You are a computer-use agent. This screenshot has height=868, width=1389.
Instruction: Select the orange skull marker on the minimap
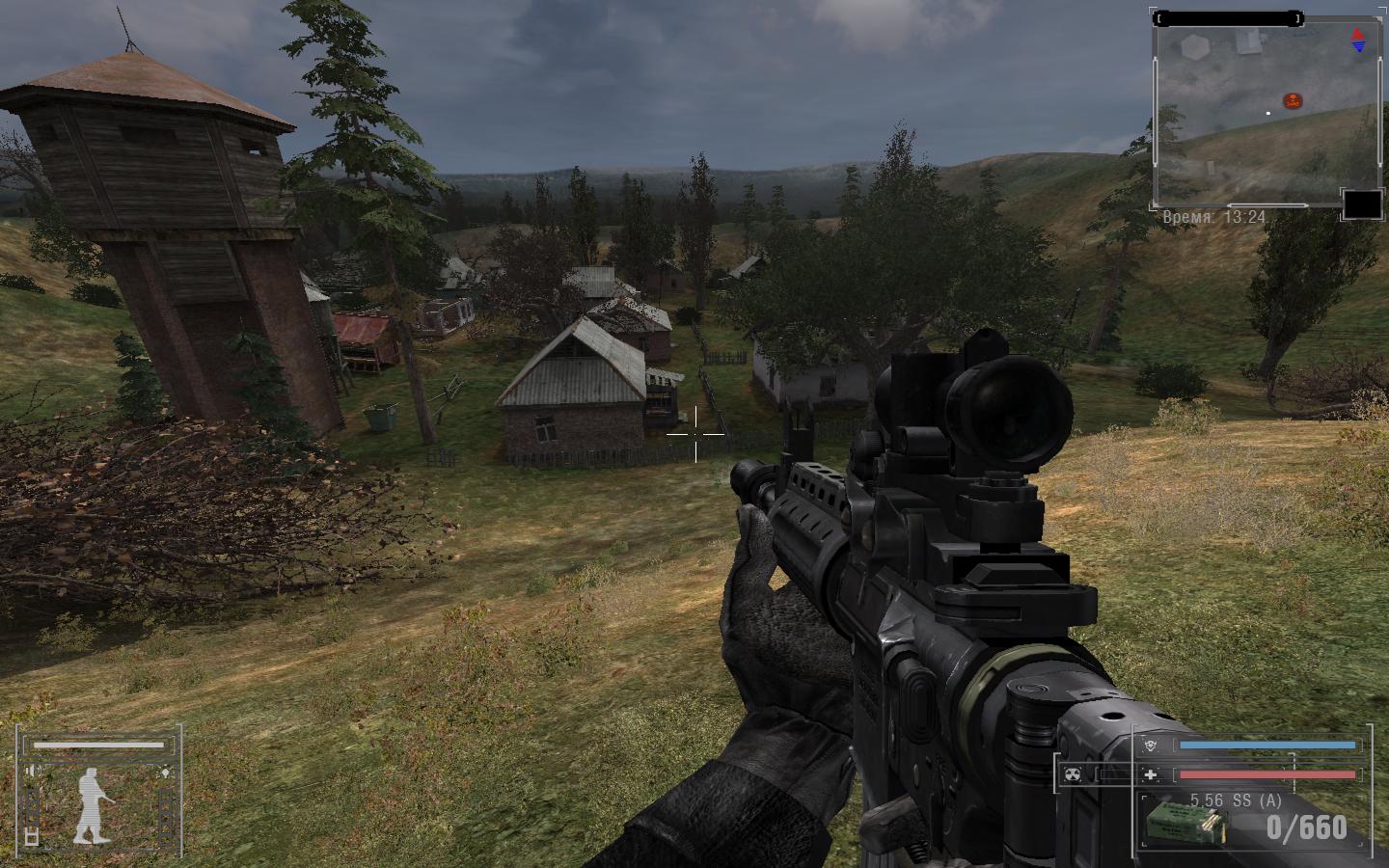[1293, 100]
